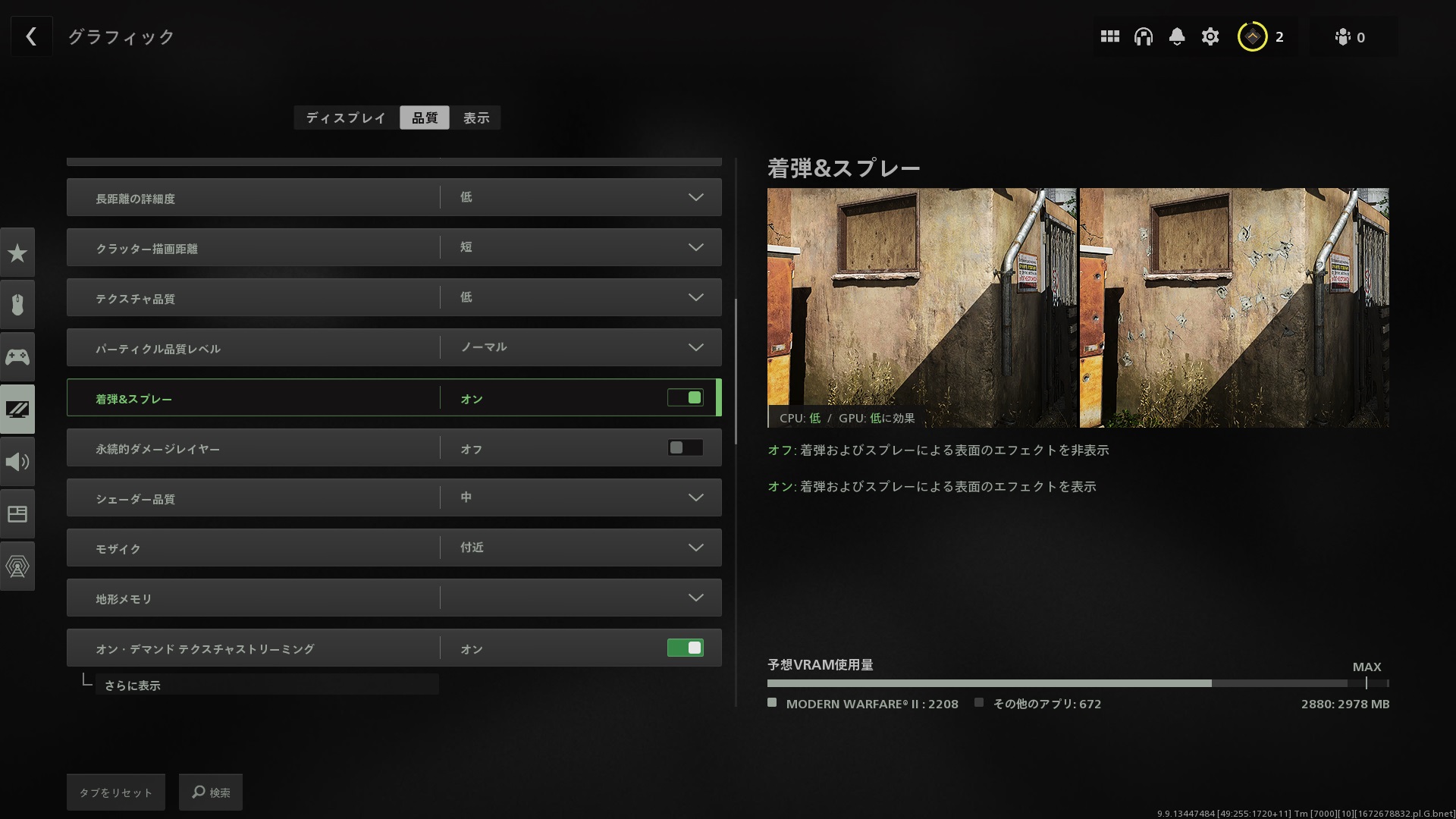Image resolution: width=1456 pixels, height=819 pixels.
Task: Open controller settings via the gamepad icon
Action: 17,356
